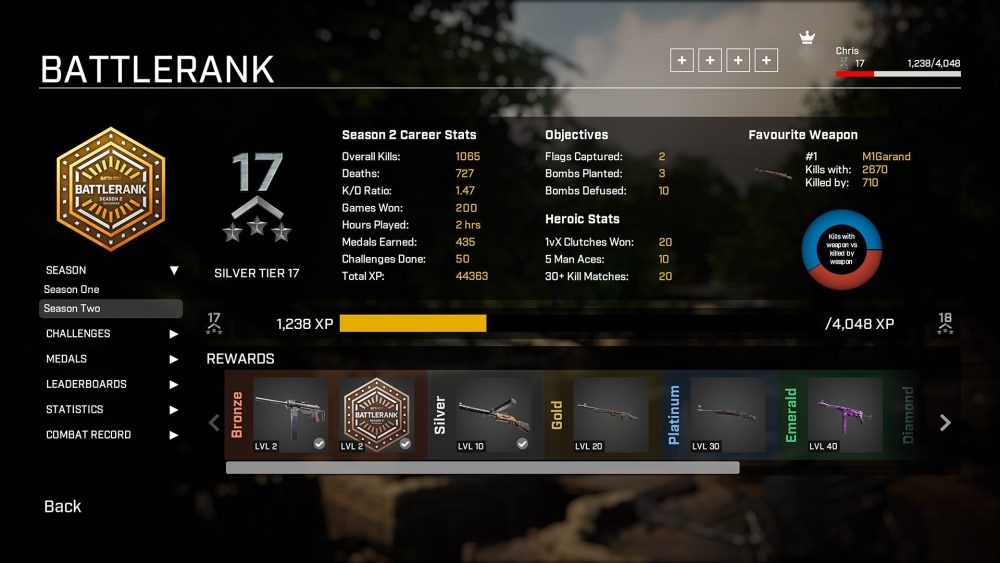1000x563 pixels.
Task: Click the rewards horizontal scrollbar
Action: pos(482,467)
